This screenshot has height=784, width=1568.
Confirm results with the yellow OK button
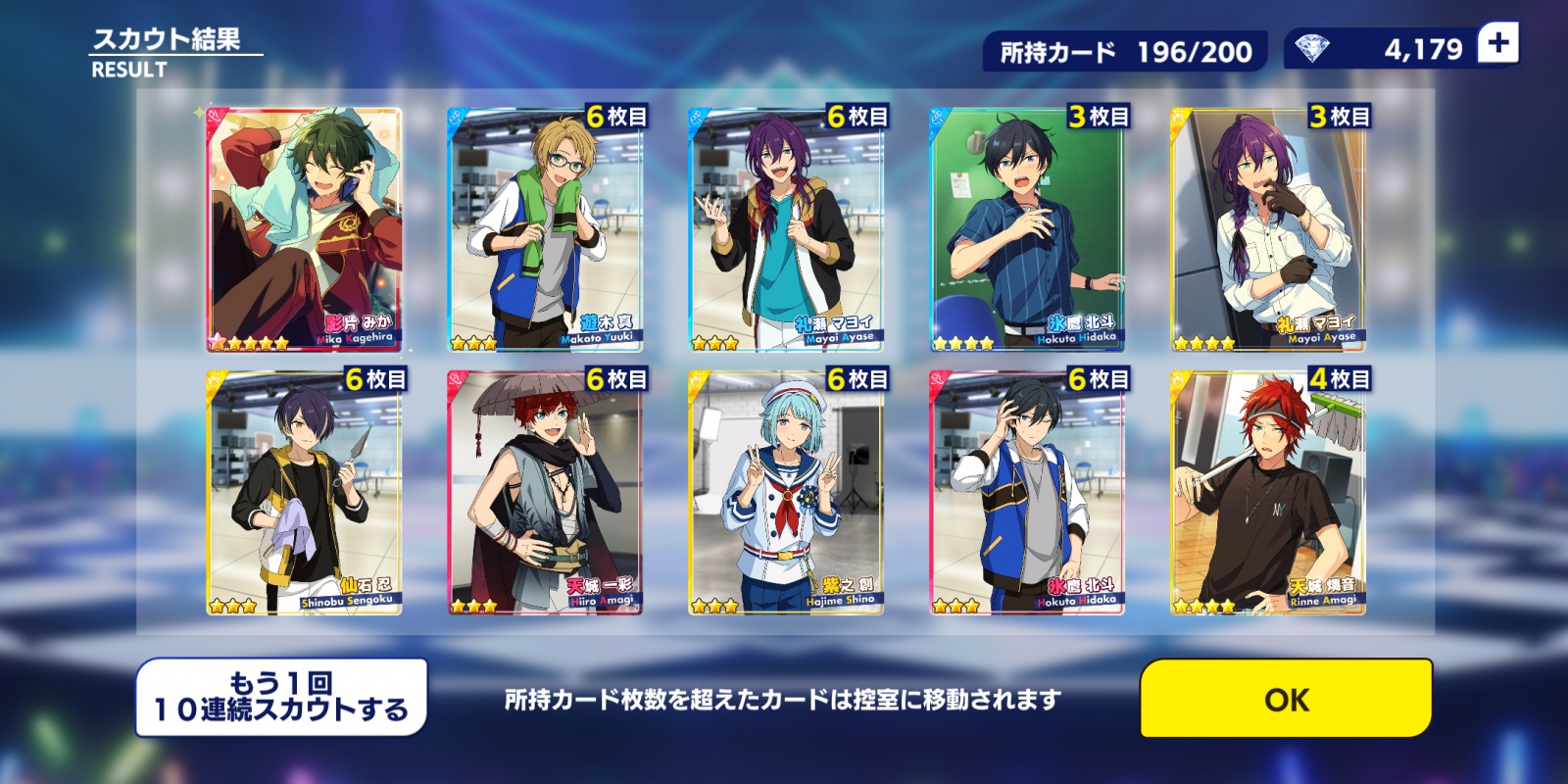tap(1286, 698)
